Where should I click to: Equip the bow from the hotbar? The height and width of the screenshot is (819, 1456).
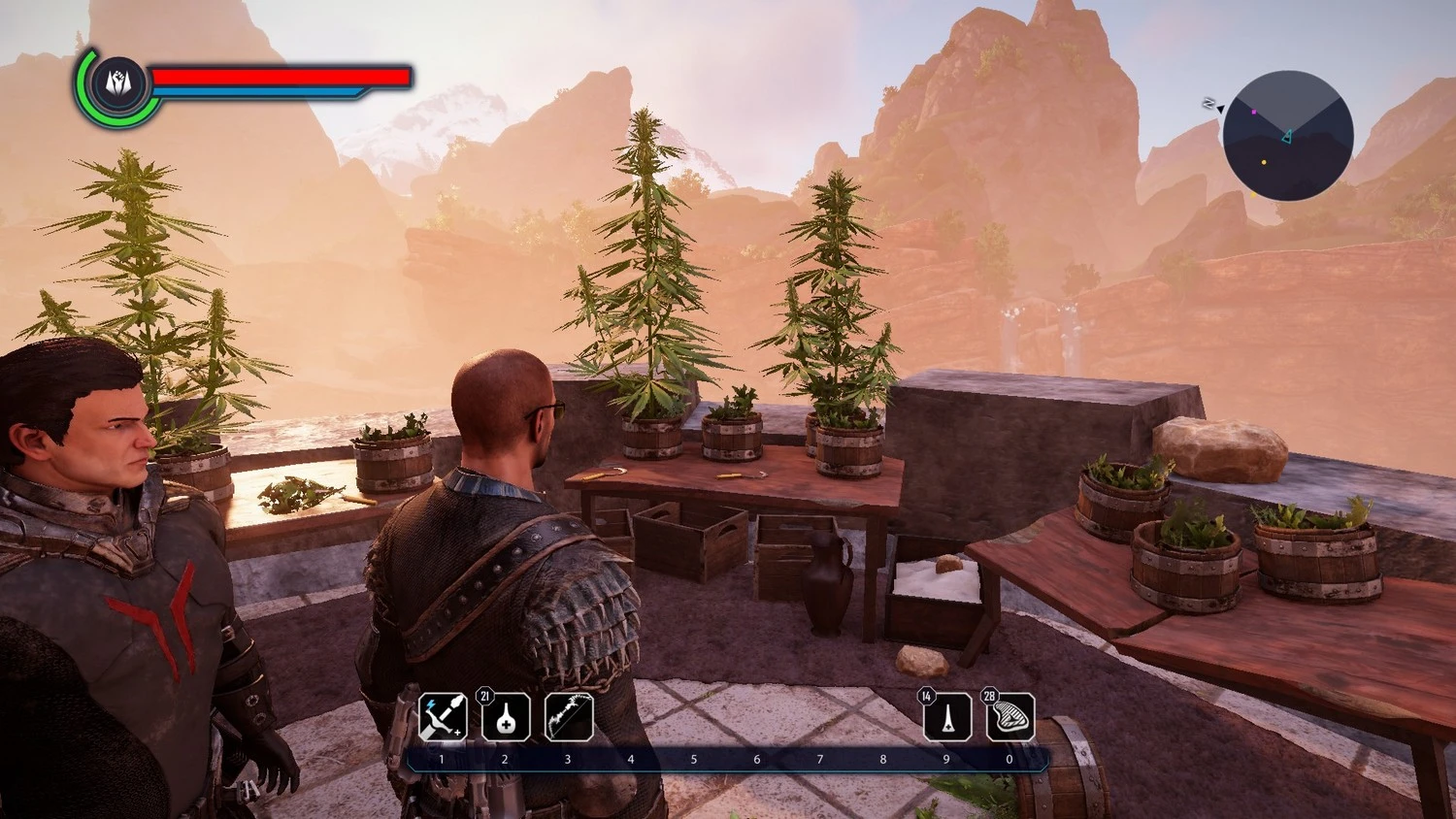(569, 717)
